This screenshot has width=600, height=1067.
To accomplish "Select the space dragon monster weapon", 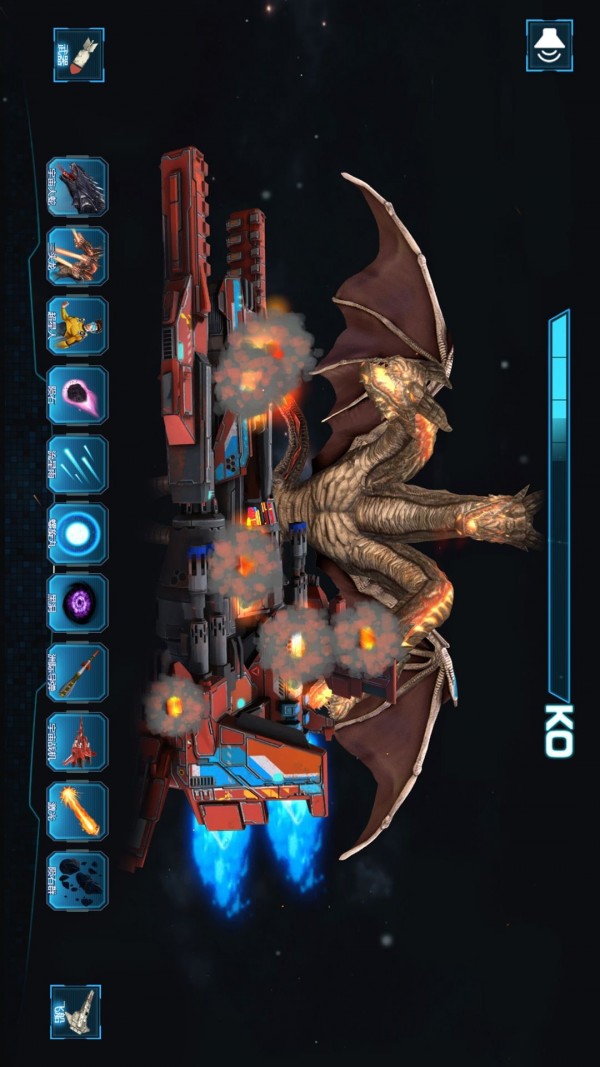I will click(77, 187).
